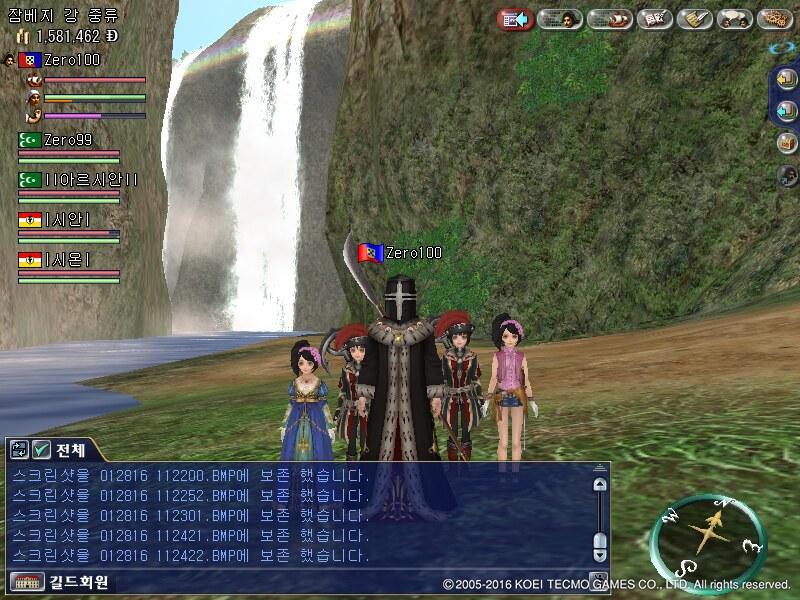Open the speech-bubbles chat menu

[736, 18]
